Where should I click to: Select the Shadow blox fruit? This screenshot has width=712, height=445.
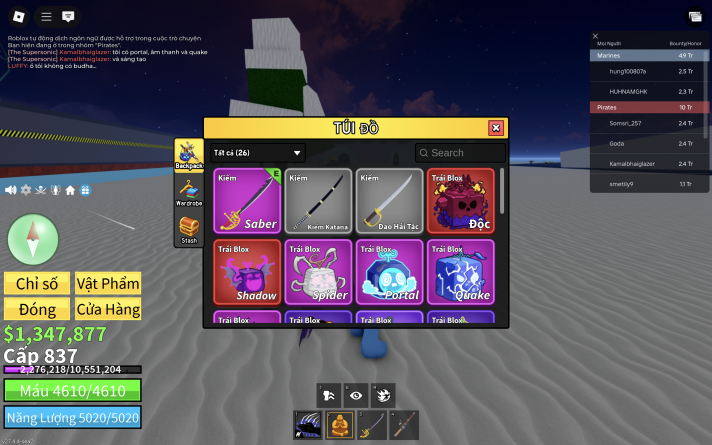[248, 272]
